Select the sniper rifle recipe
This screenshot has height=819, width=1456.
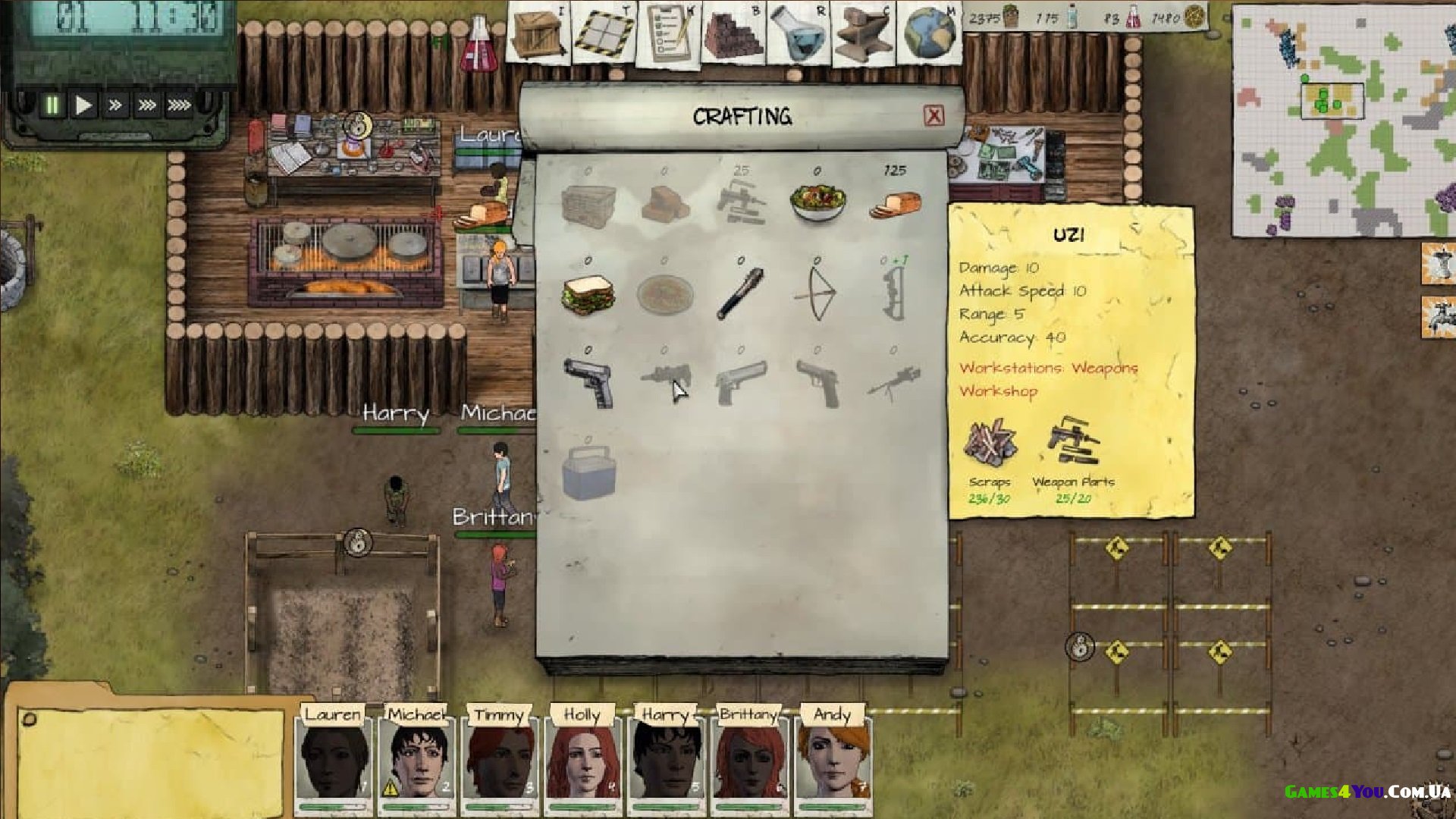pyautogui.click(x=894, y=381)
